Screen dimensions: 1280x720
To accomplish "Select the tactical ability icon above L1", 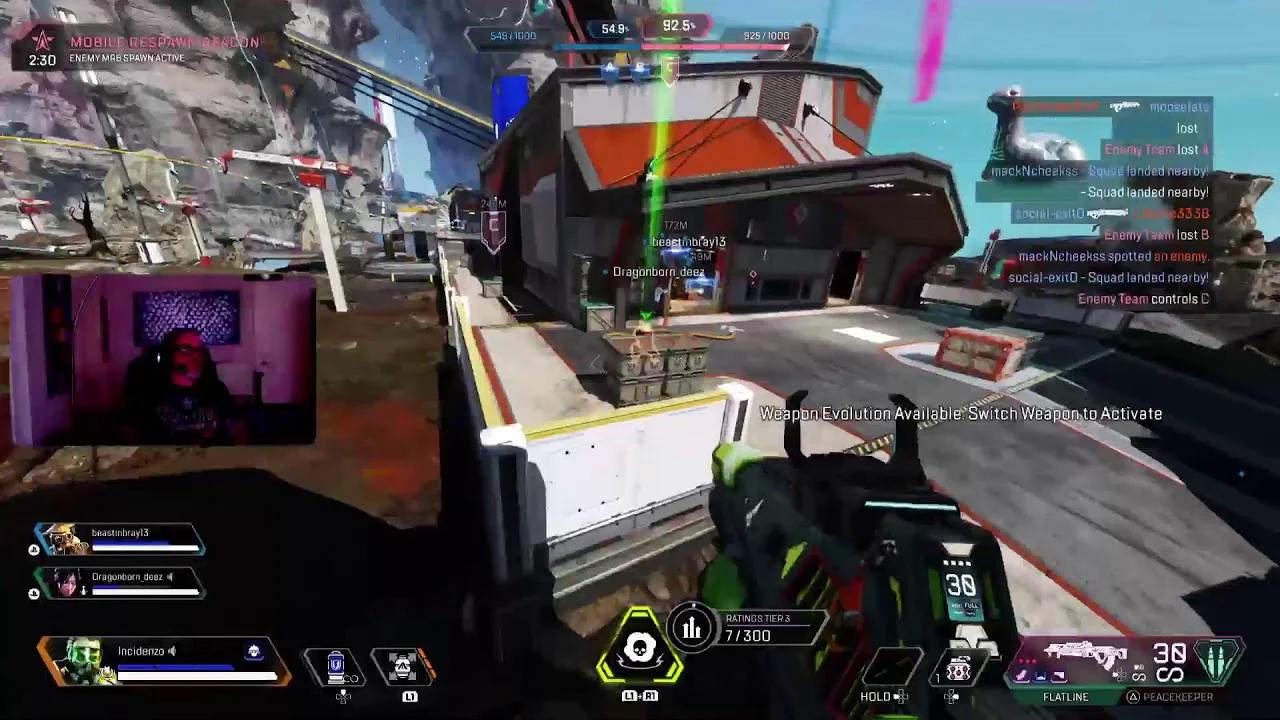I will click(403, 666).
